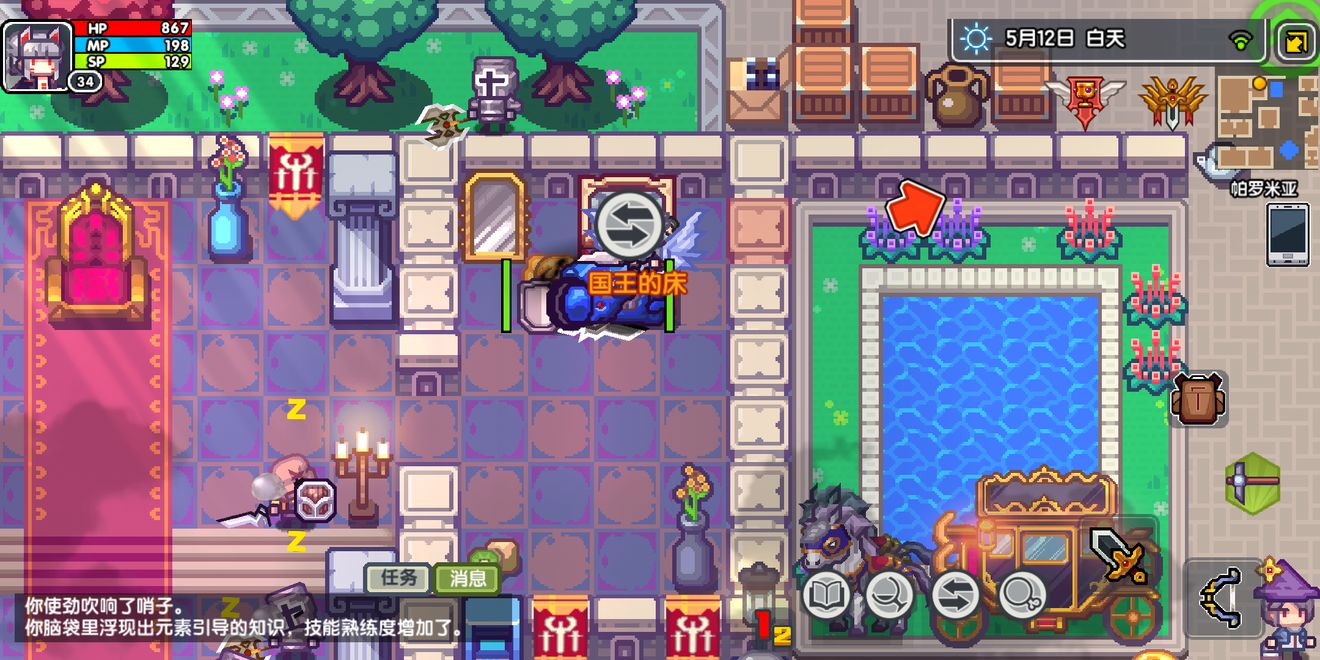This screenshot has height=660, width=1320.
Task: Attack with the sword weapon button
Action: (1119, 555)
